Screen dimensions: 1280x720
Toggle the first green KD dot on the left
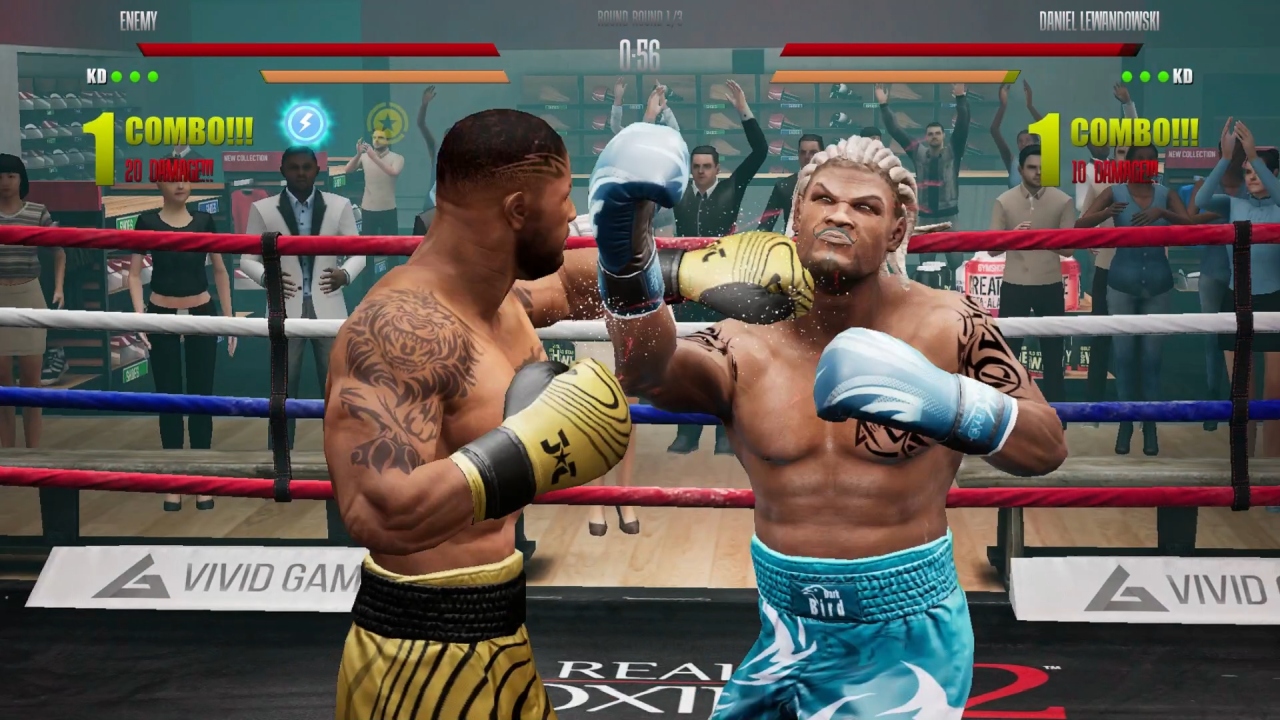tap(118, 74)
